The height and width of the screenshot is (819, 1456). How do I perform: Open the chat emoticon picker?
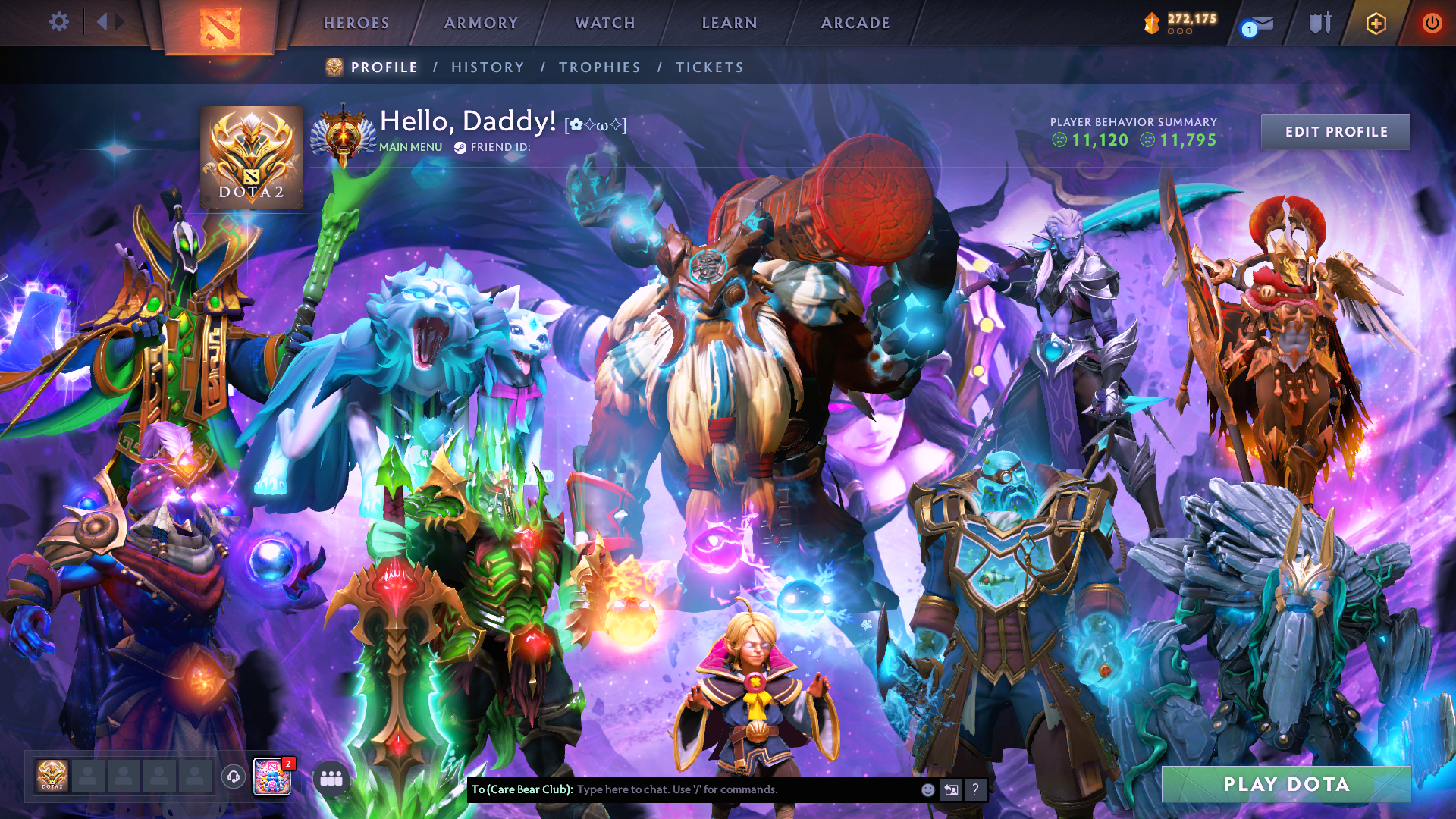(927, 789)
